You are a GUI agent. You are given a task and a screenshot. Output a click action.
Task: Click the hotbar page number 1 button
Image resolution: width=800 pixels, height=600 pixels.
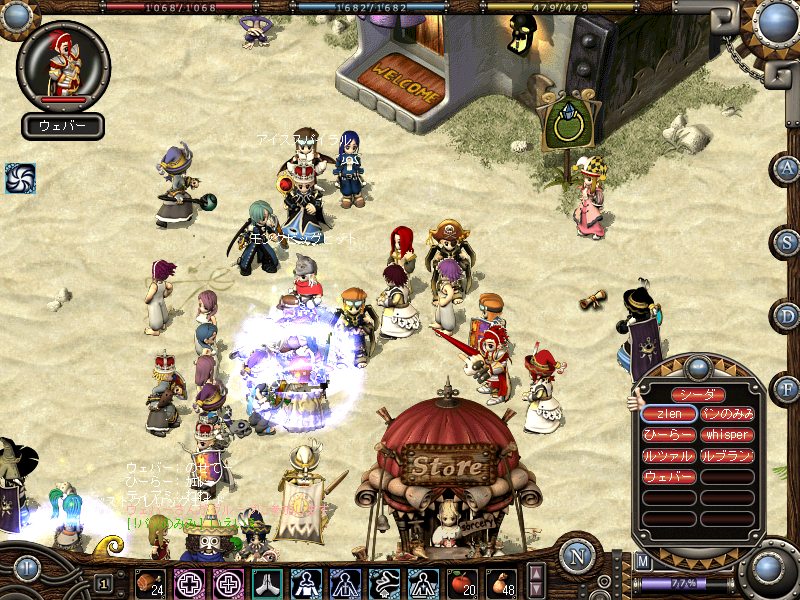point(103,583)
